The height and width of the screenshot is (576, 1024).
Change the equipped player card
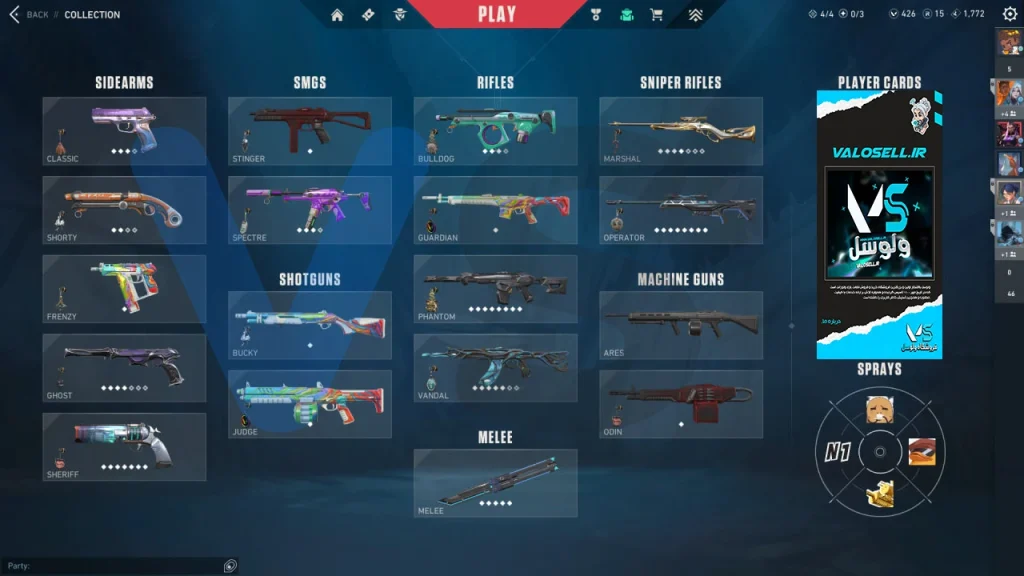(x=879, y=225)
